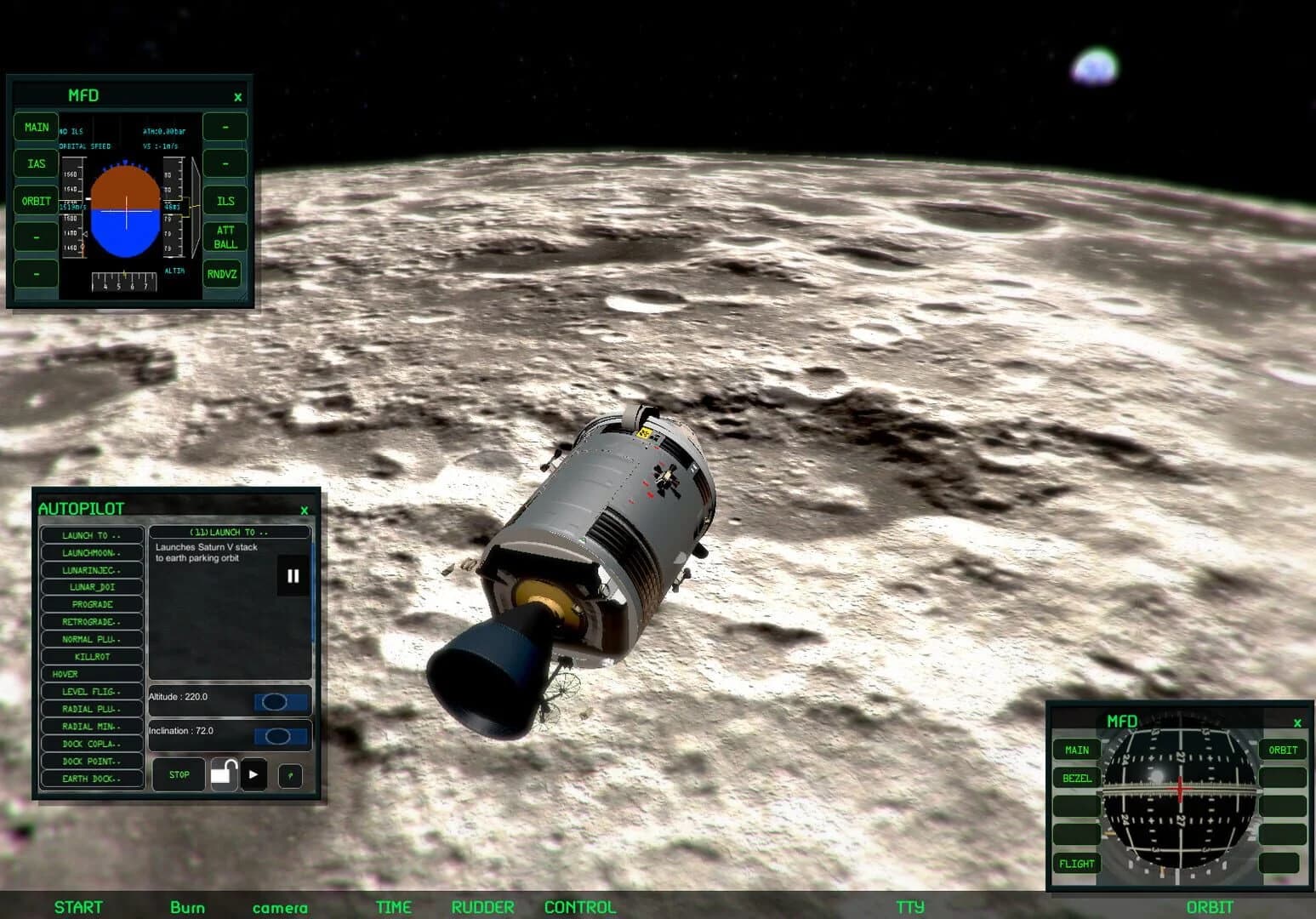
Task: Click the (11) LAUNCH TO program header
Action: click(x=228, y=530)
